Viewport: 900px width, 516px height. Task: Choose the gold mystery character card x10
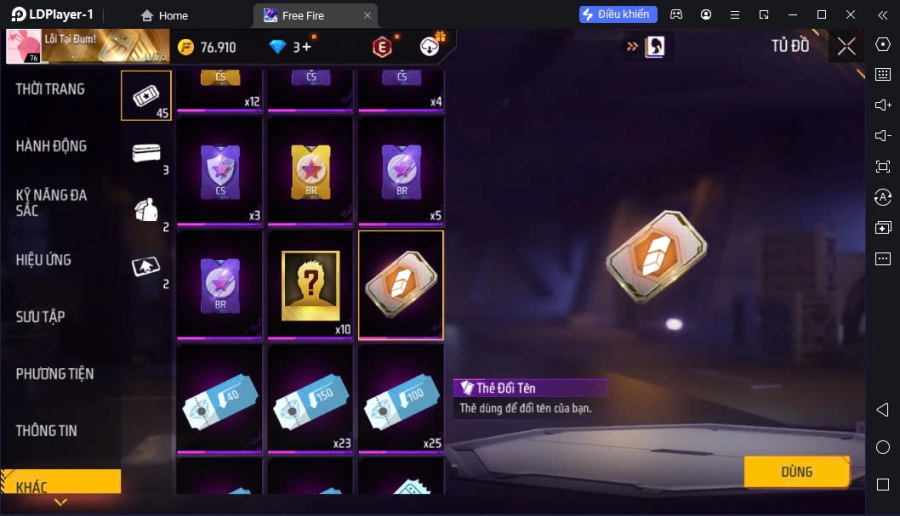coord(310,286)
